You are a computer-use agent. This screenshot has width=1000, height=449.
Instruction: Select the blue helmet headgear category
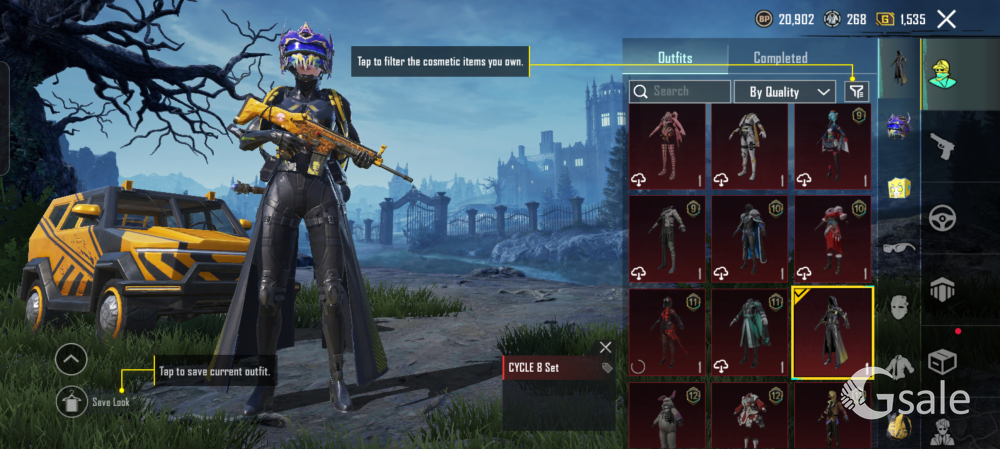coord(898,126)
